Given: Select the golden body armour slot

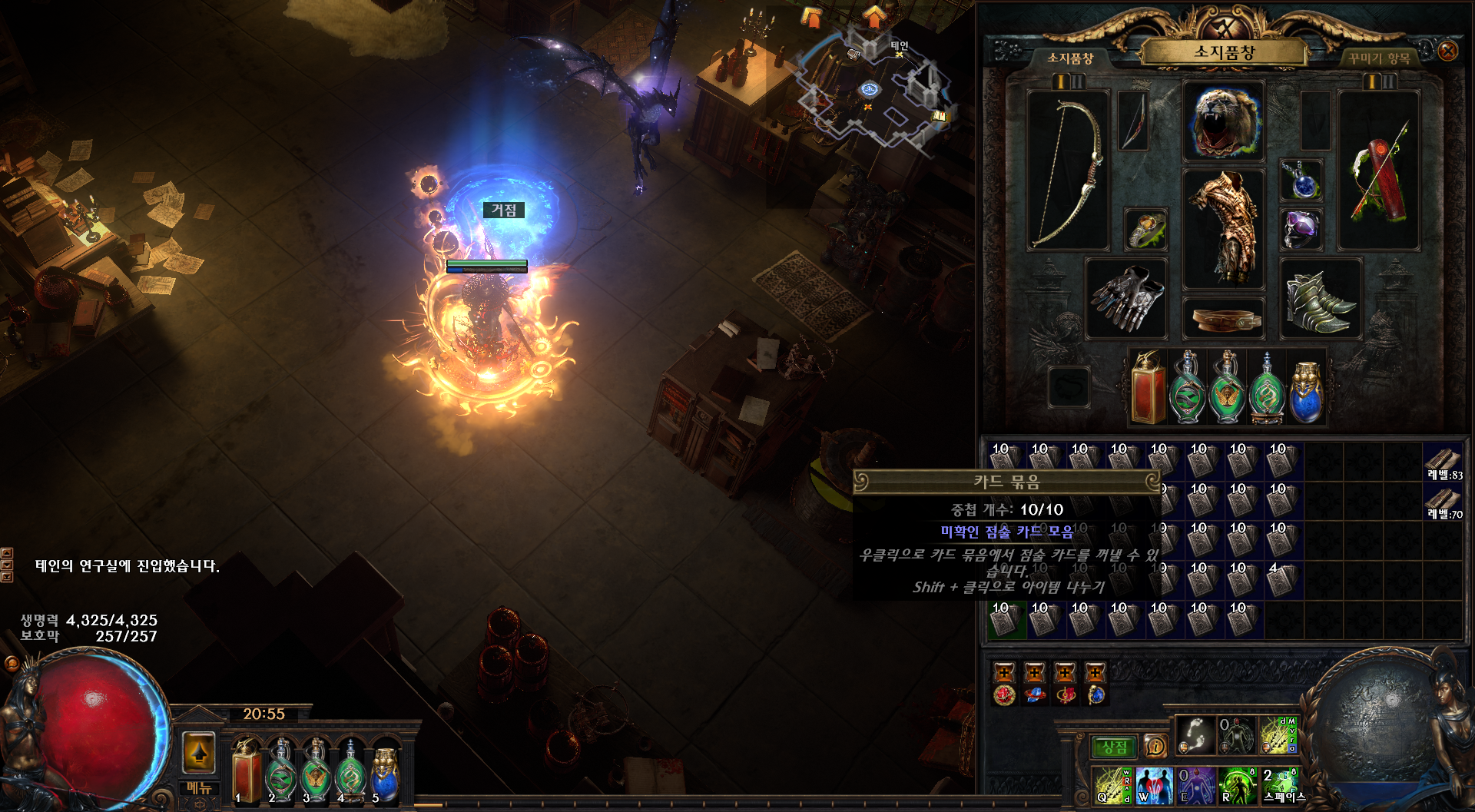Looking at the screenshot, I should pyautogui.click(x=1224, y=228).
